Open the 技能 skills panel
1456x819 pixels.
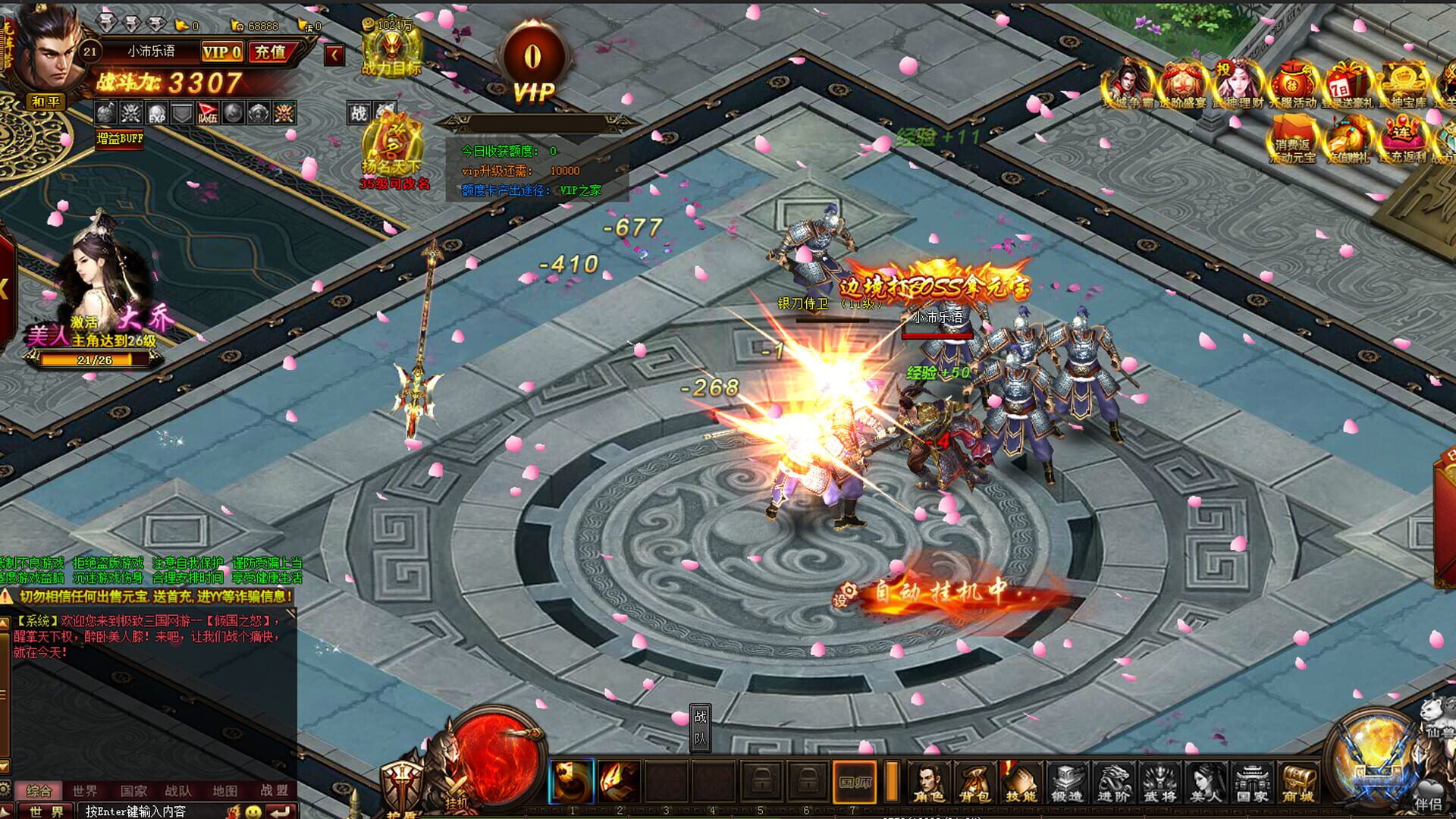[1021, 782]
